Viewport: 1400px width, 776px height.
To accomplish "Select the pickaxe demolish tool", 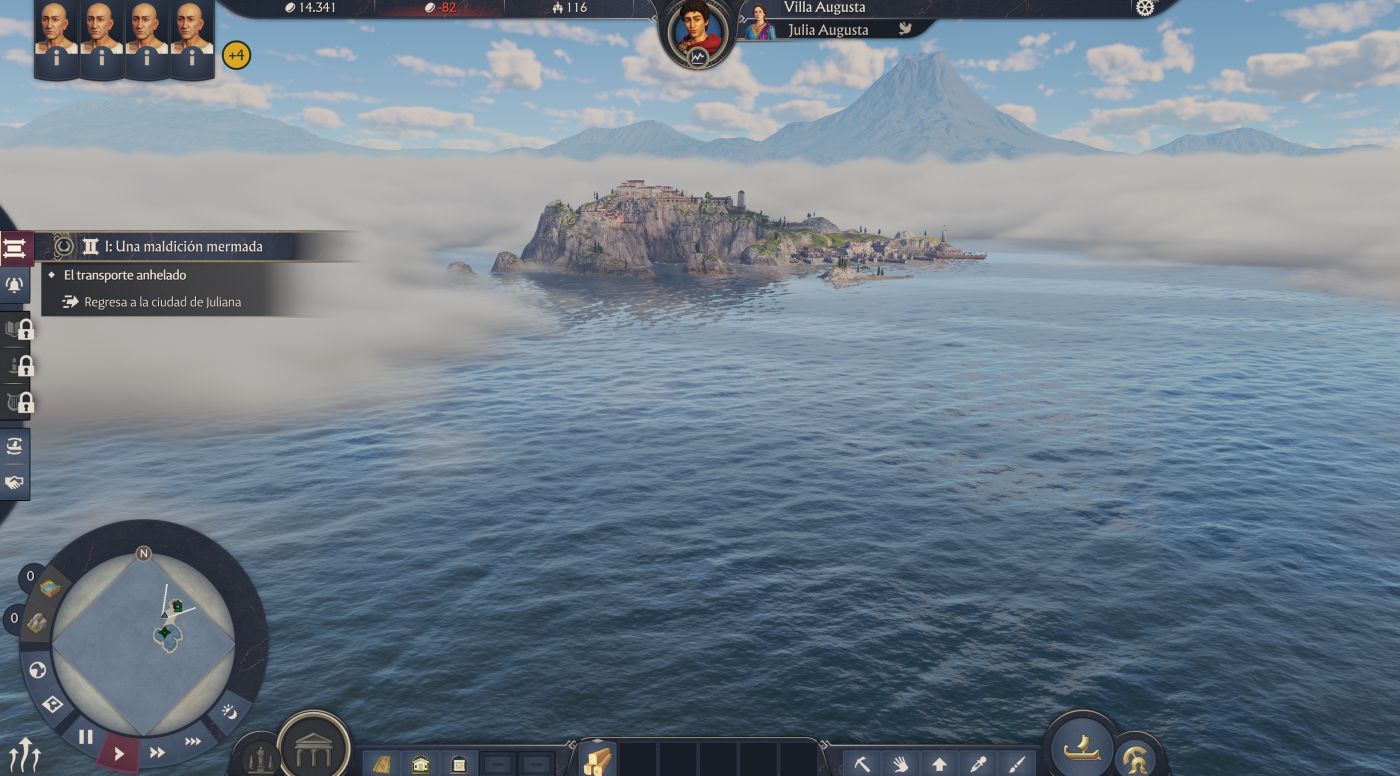I will point(861,765).
